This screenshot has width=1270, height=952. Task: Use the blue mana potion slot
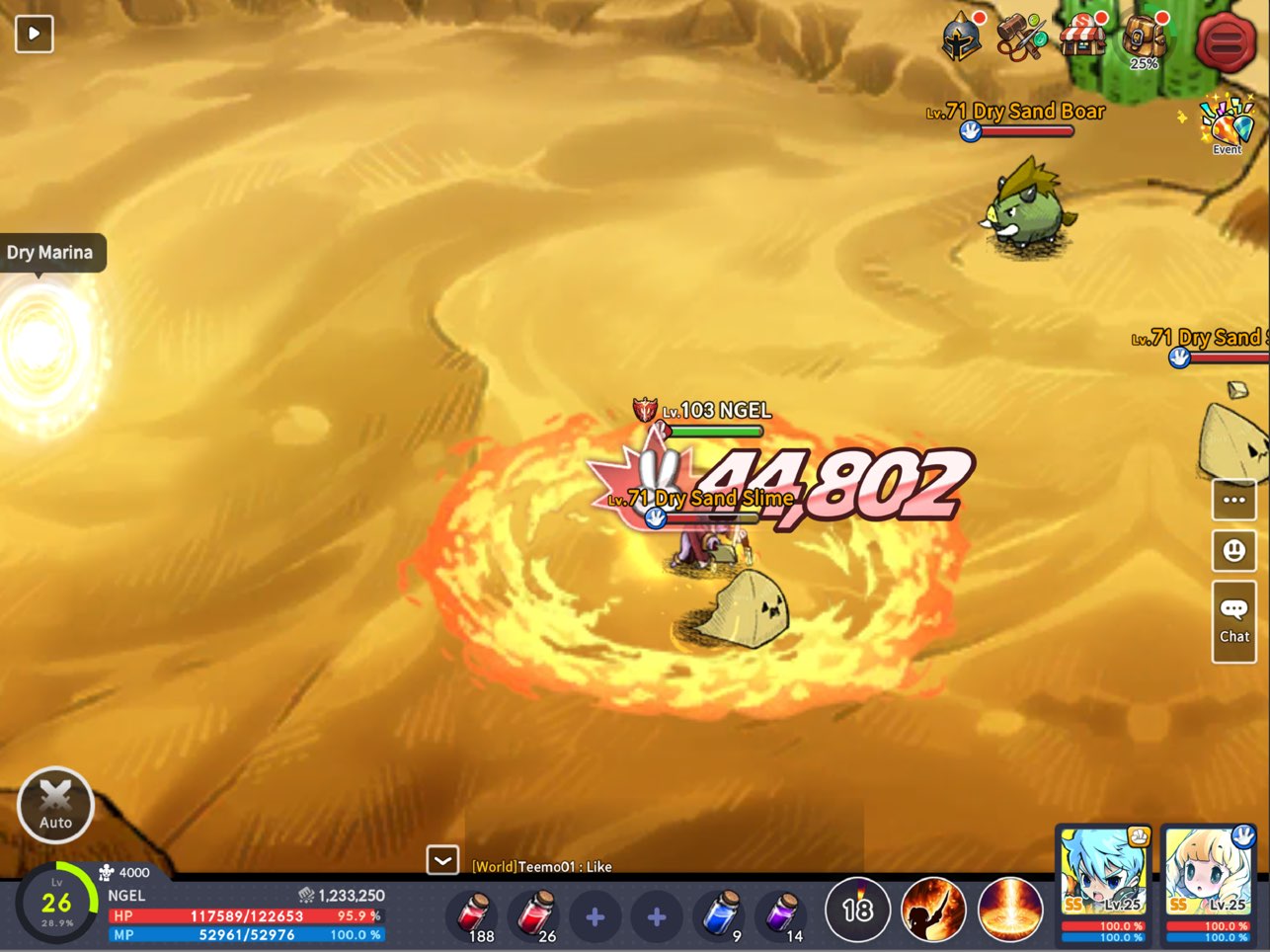tap(721, 914)
